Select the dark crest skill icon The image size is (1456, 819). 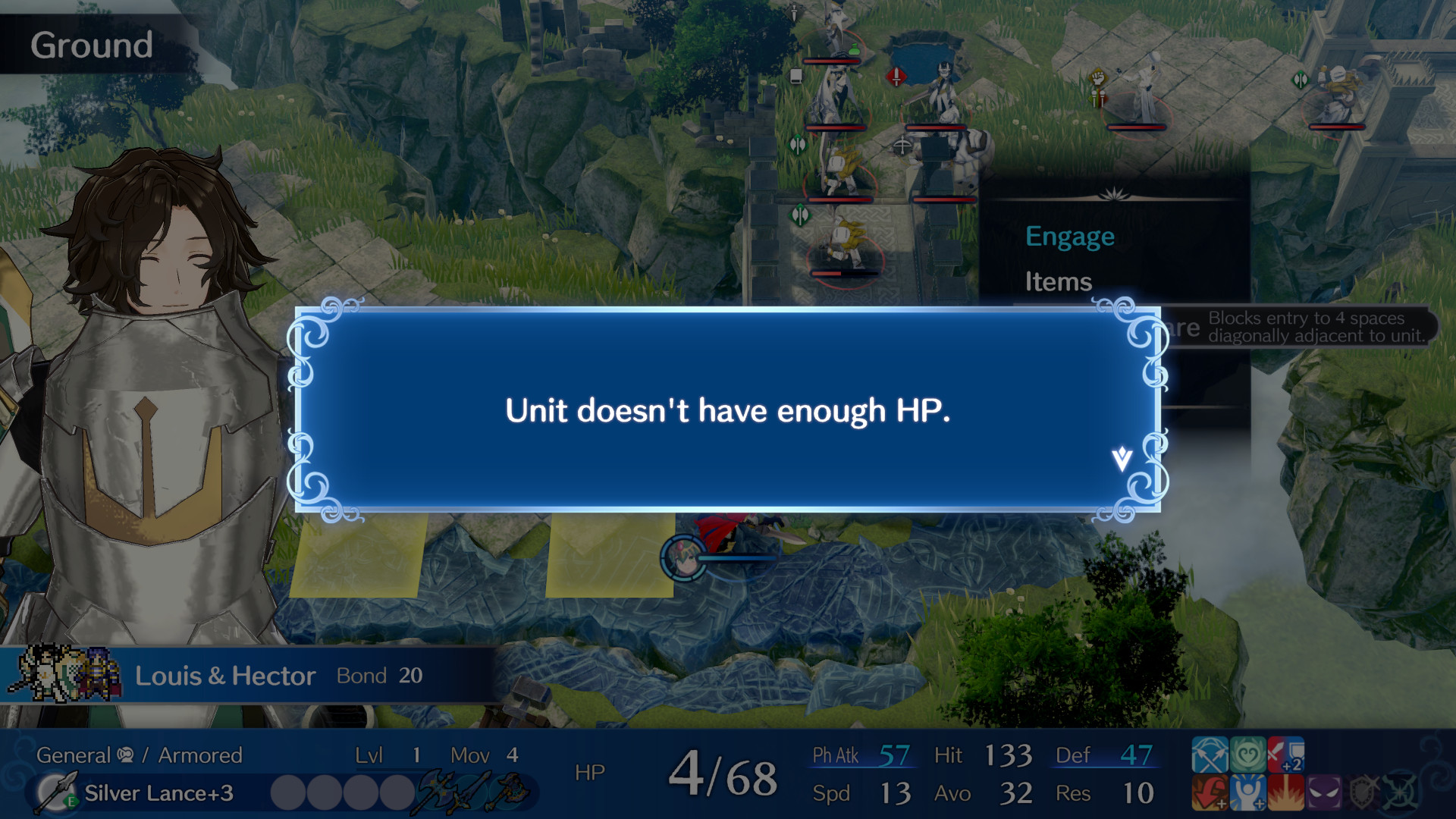click(x=1399, y=793)
